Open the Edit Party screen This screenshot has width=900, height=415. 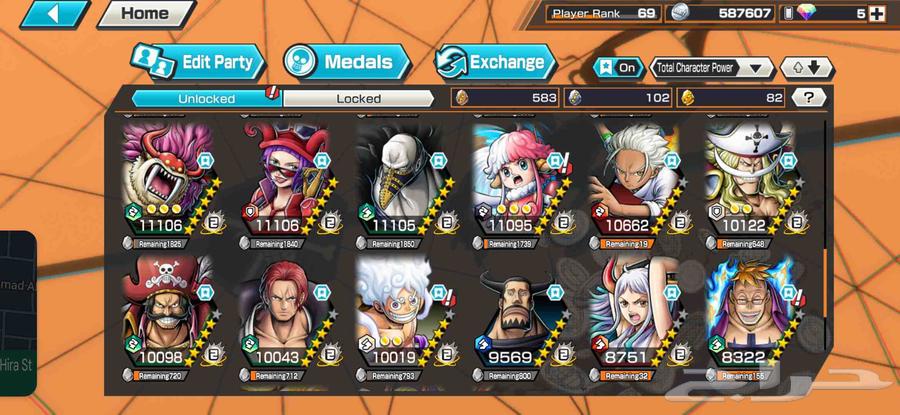click(x=201, y=62)
